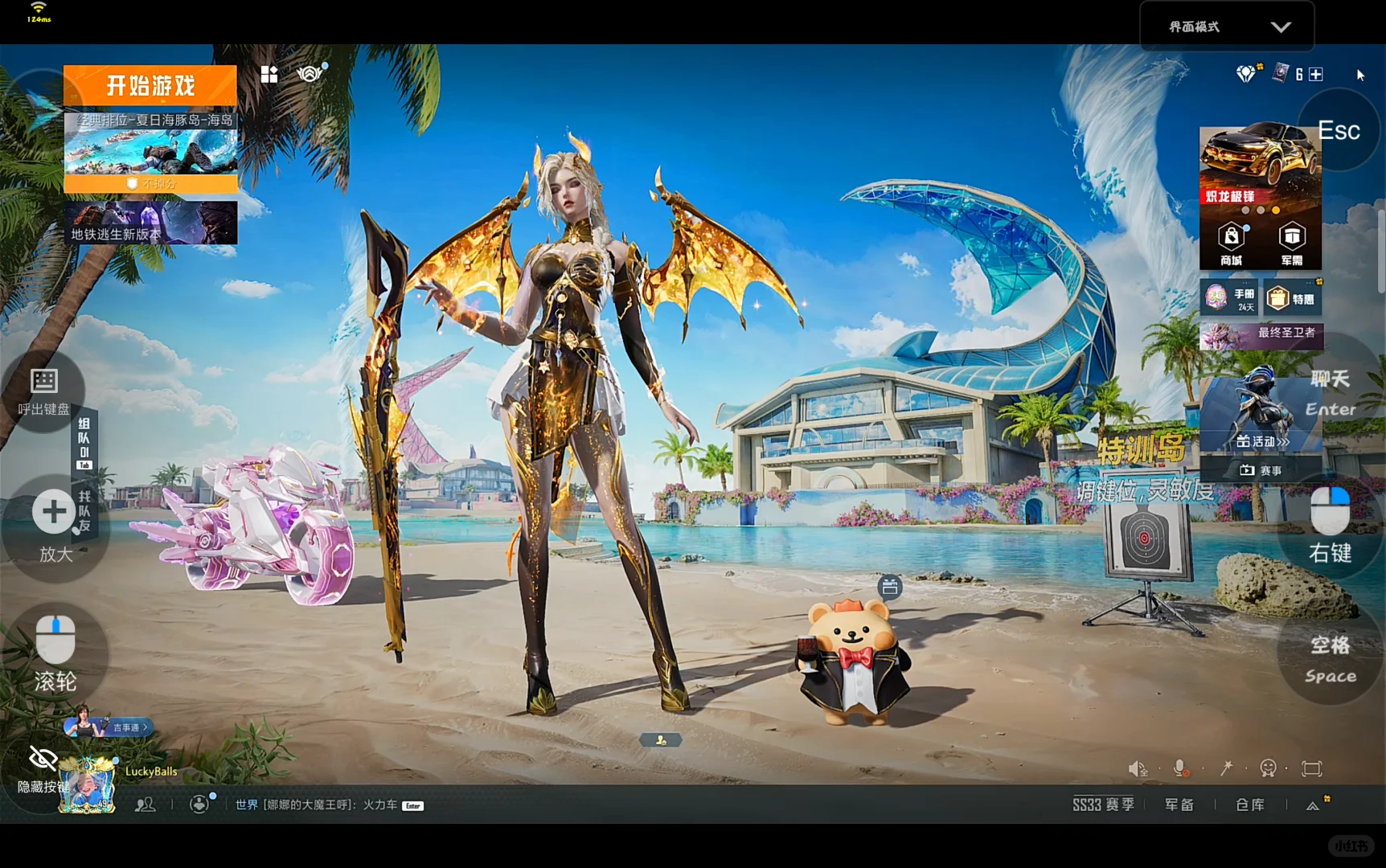
Task: Open the 特惠 special offers
Action: click(x=1292, y=299)
